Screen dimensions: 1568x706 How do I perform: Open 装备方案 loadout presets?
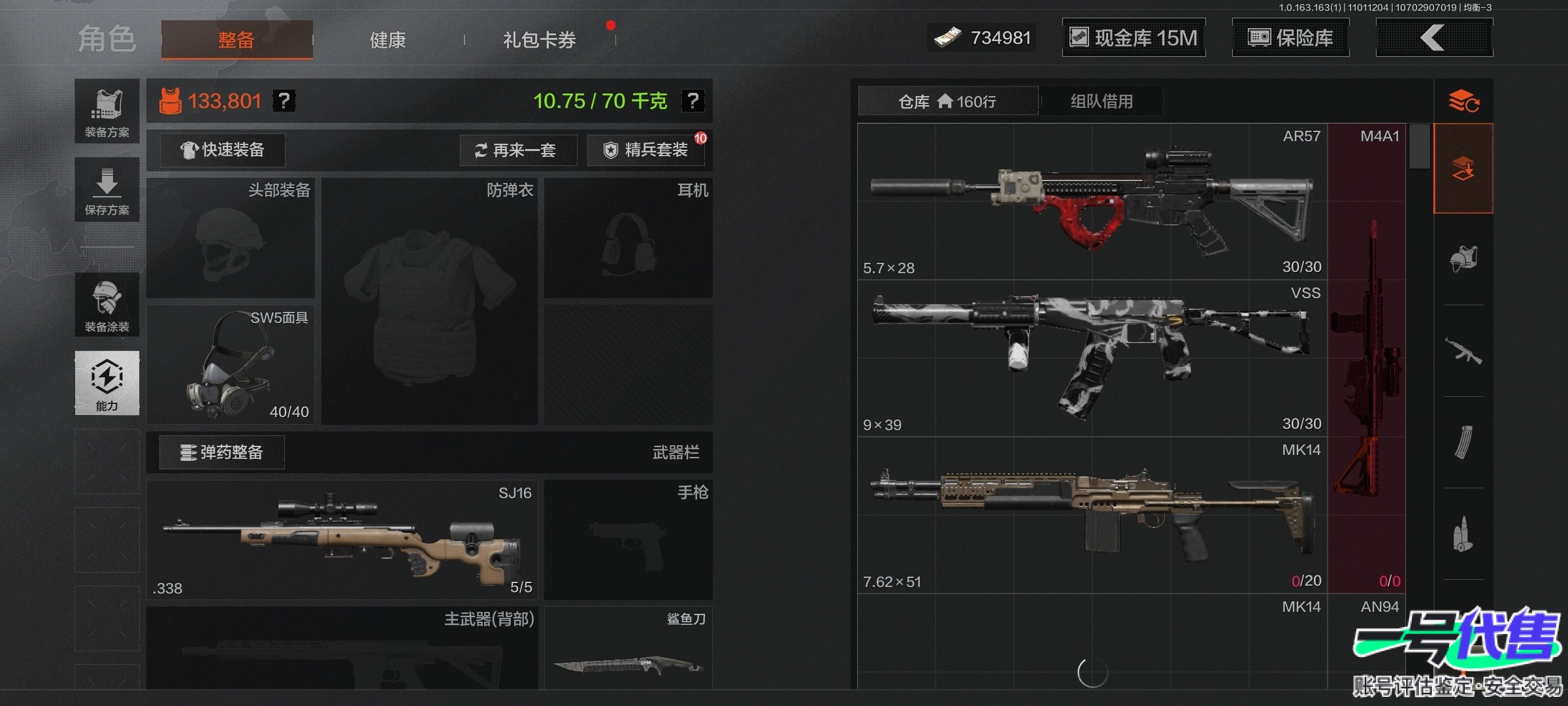coord(107,112)
